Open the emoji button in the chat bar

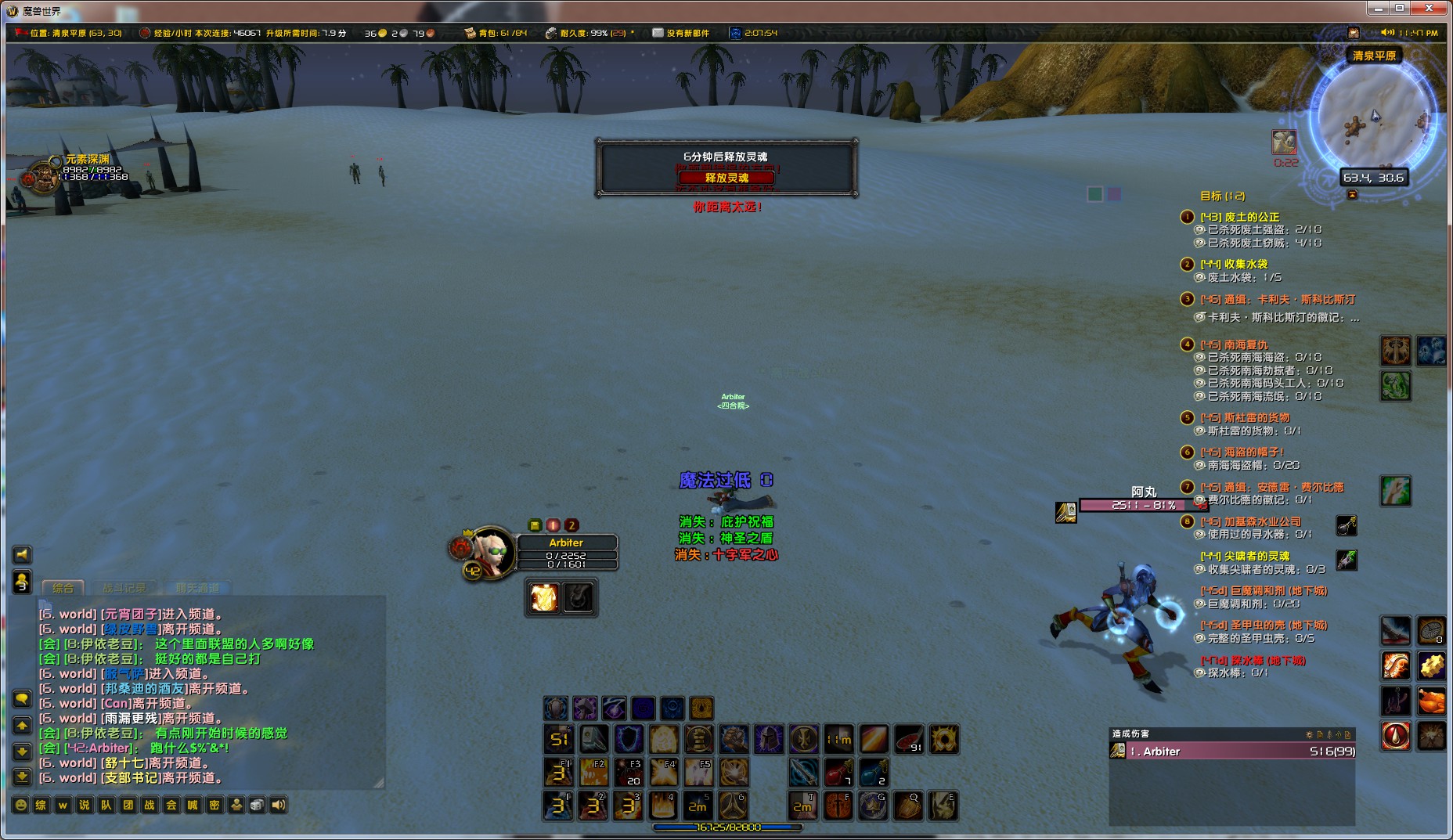pos(21,805)
